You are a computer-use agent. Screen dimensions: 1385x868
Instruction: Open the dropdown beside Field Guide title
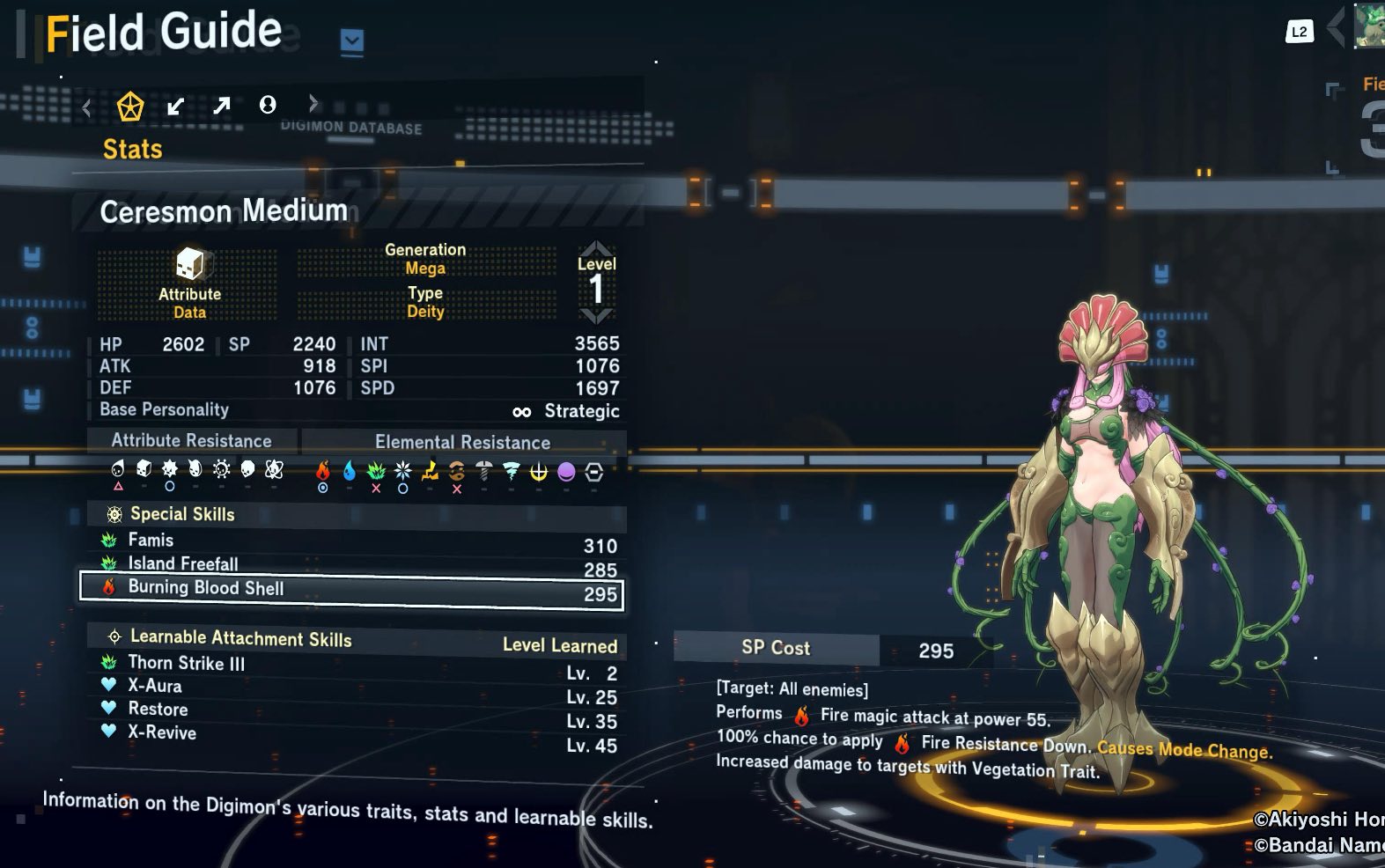(352, 40)
